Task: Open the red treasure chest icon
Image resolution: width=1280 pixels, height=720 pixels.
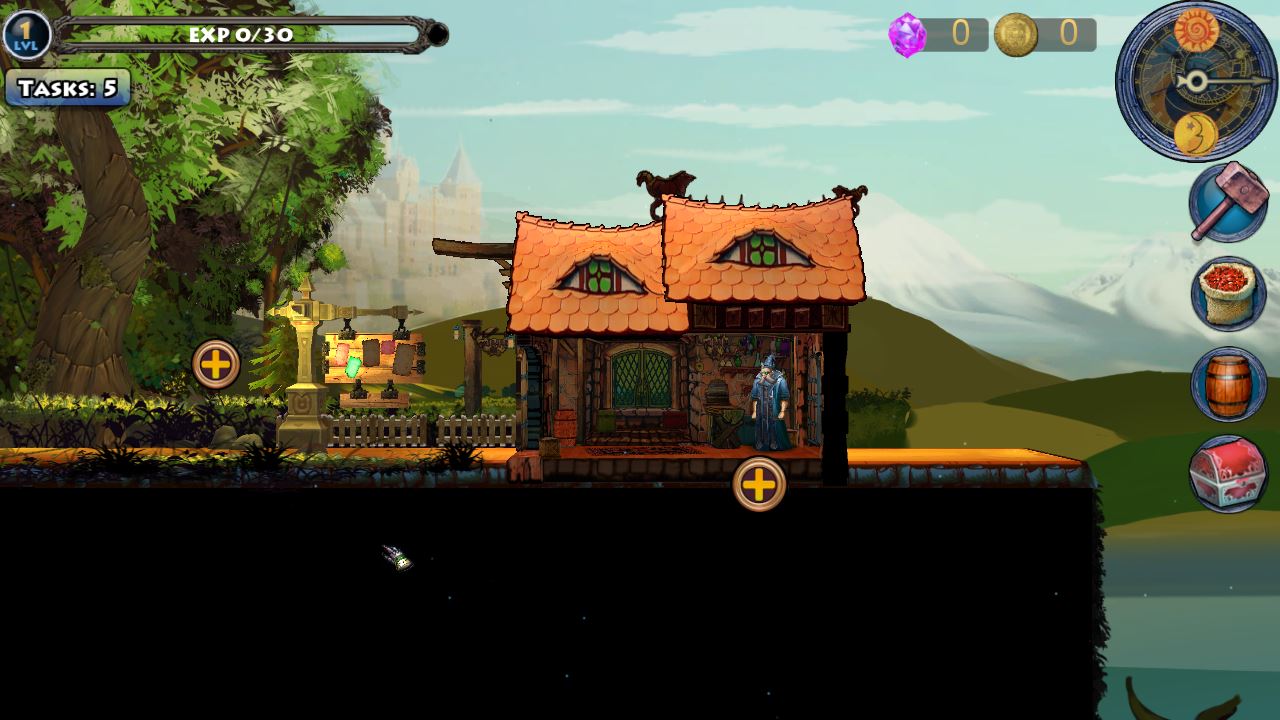Action: coord(1228,474)
